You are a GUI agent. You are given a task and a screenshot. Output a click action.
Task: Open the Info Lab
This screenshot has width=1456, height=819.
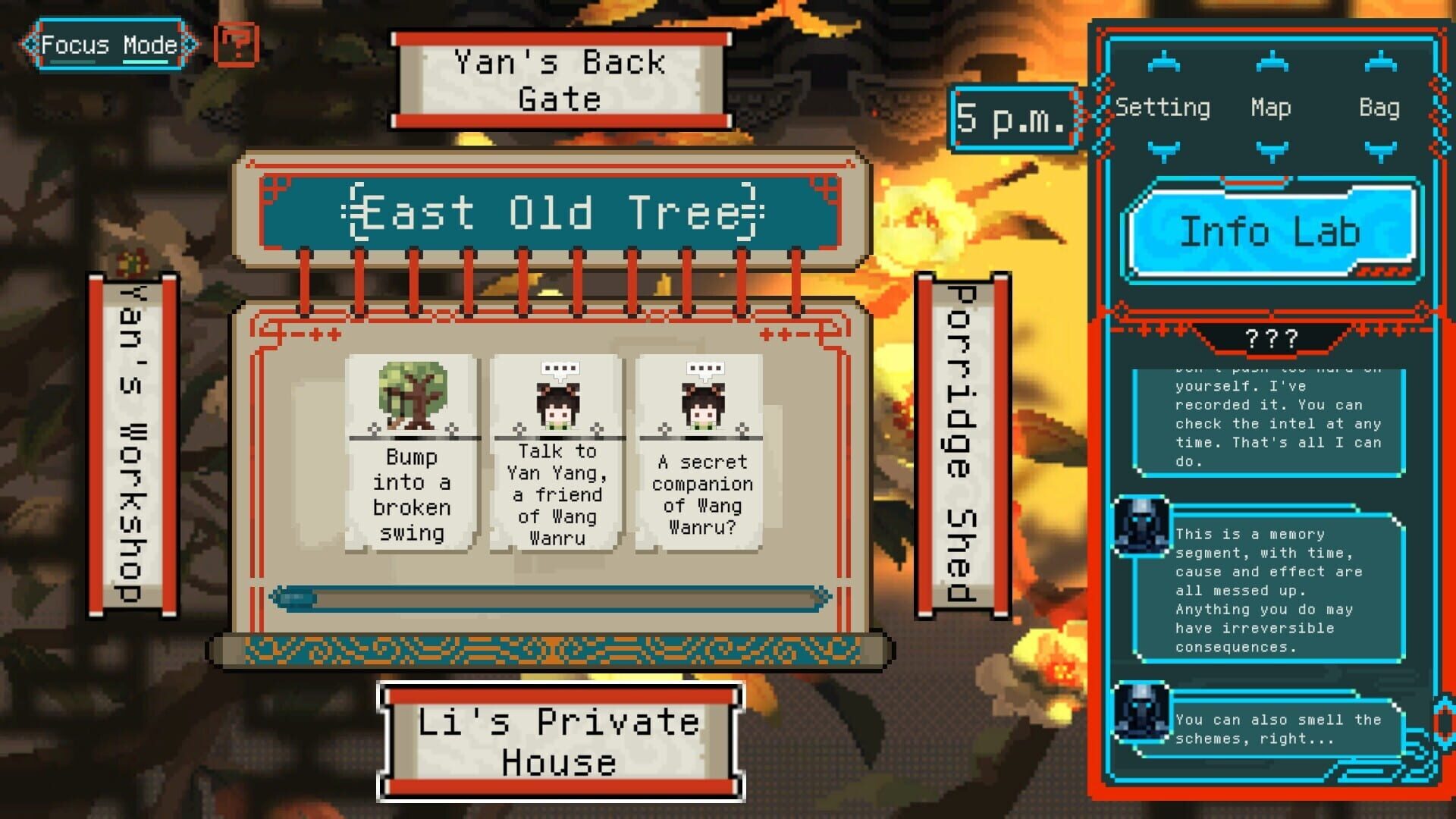coord(1272,232)
